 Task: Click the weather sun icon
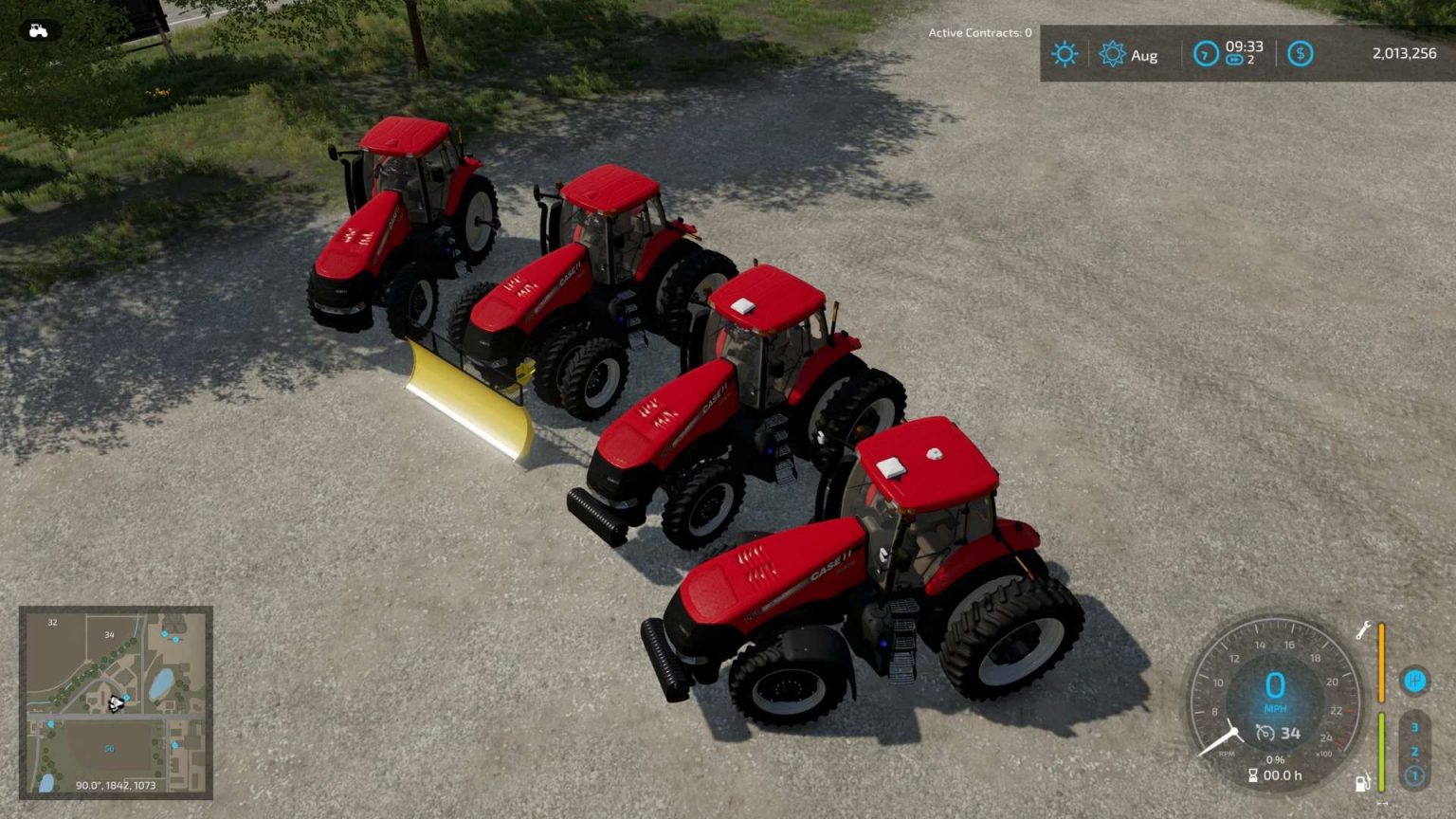1065,53
